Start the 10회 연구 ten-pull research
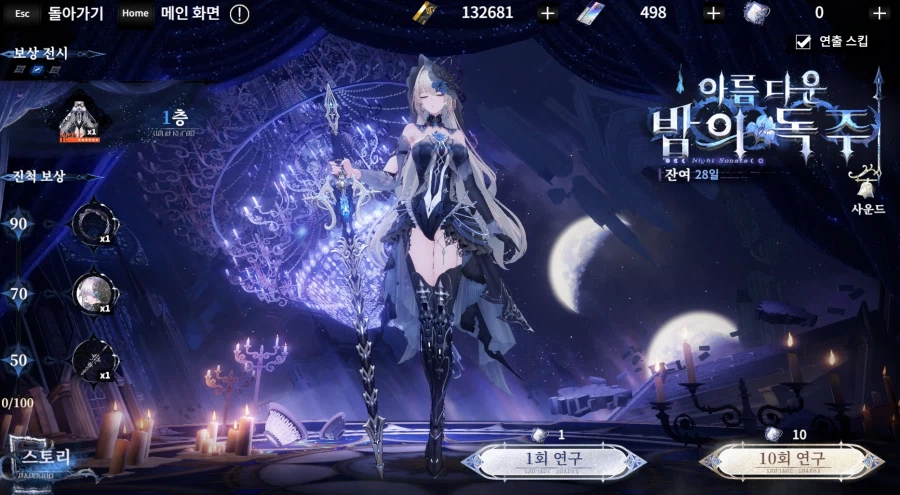This screenshot has height=495, width=900. coord(791,461)
